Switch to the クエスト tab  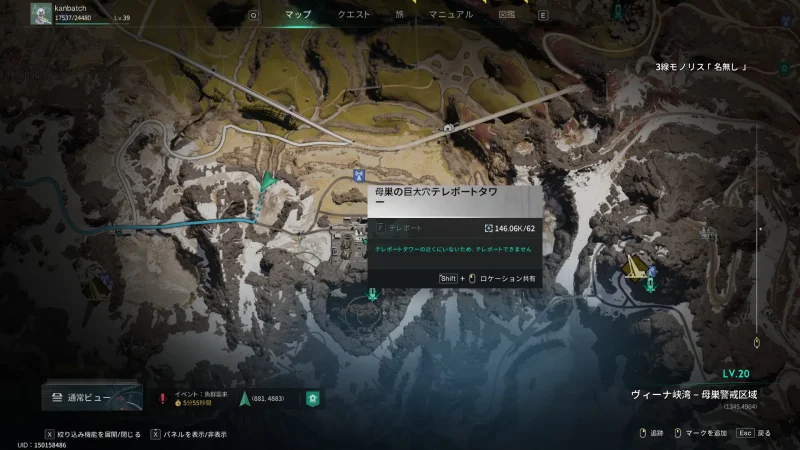354,15
